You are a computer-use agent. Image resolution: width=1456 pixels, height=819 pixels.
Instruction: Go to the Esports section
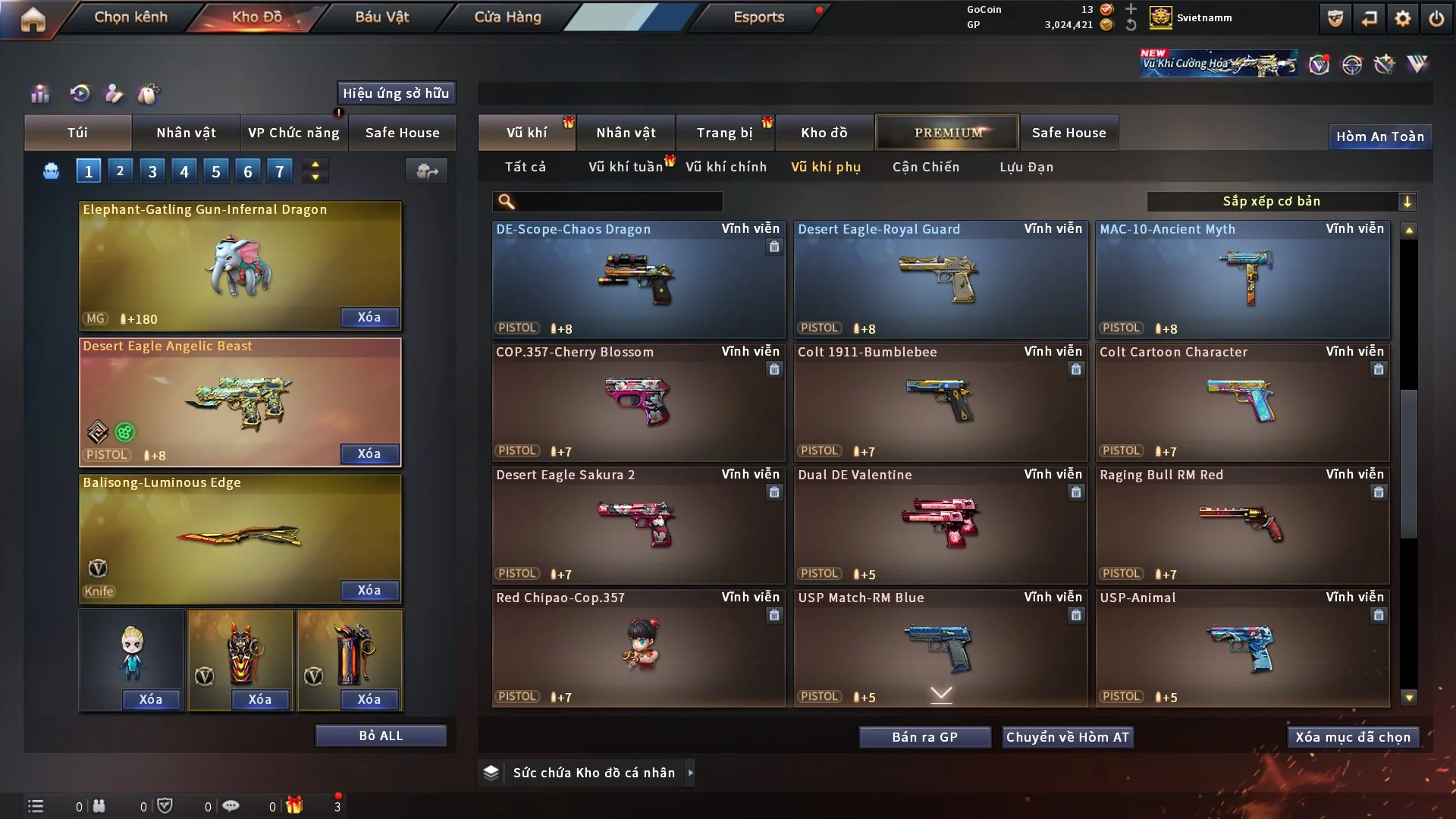point(758,17)
